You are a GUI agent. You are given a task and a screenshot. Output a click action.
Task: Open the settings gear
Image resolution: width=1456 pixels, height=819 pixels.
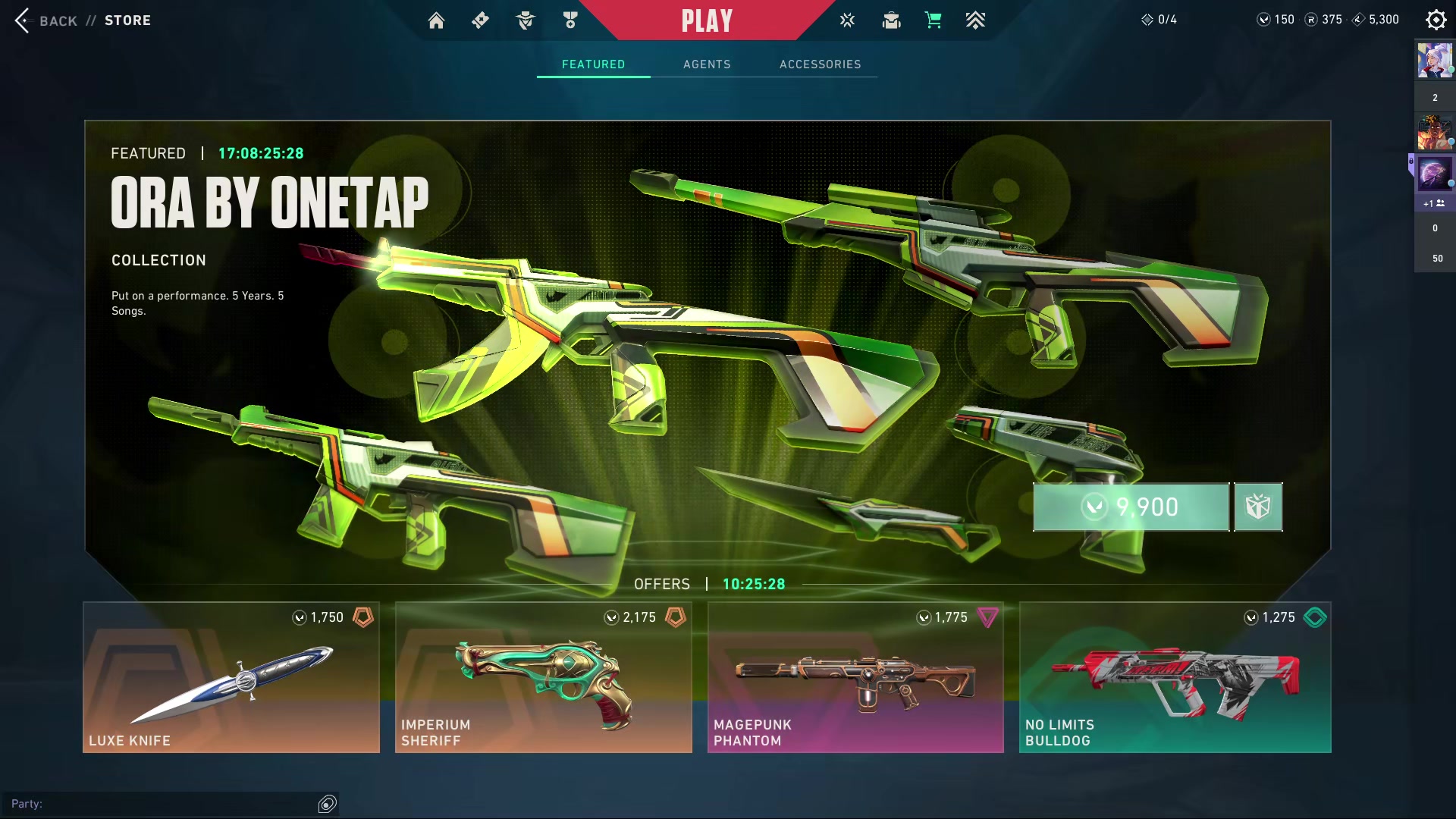(x=1436, y=20)
